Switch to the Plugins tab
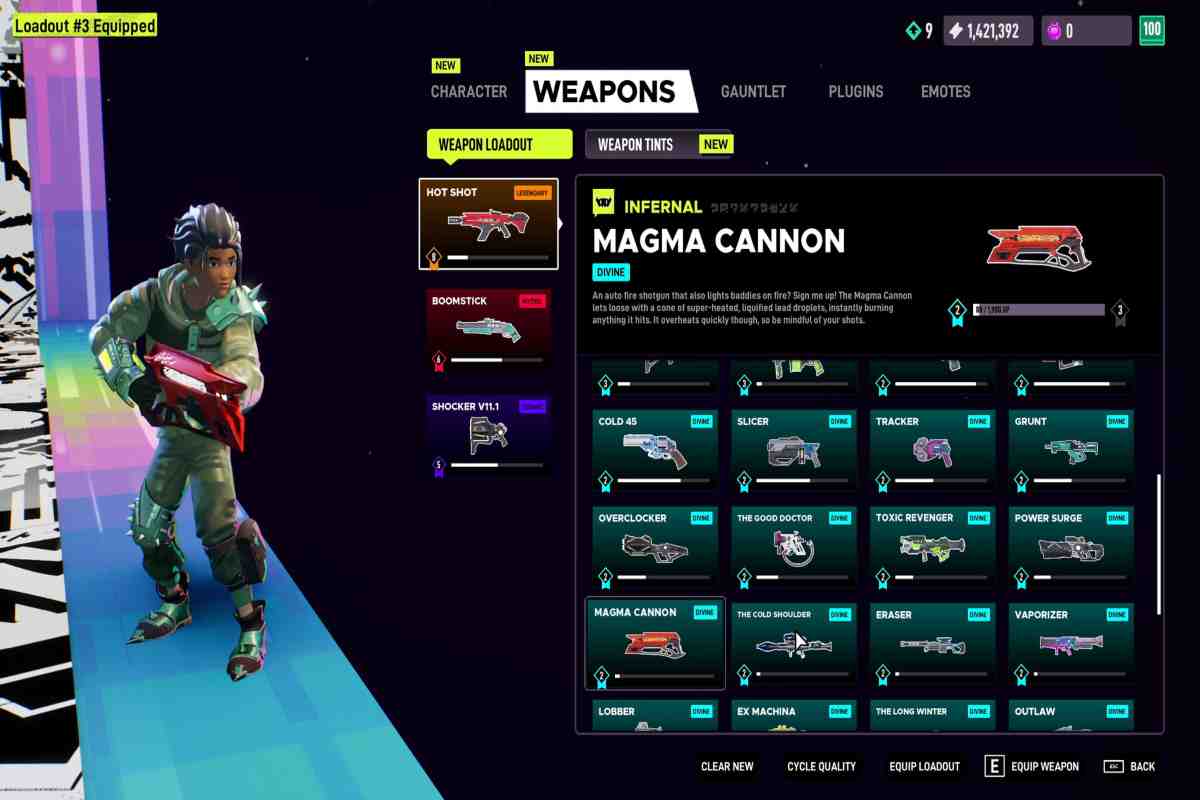The height and width of the screenshot is (800, 1200). click(x=855, y=91)
